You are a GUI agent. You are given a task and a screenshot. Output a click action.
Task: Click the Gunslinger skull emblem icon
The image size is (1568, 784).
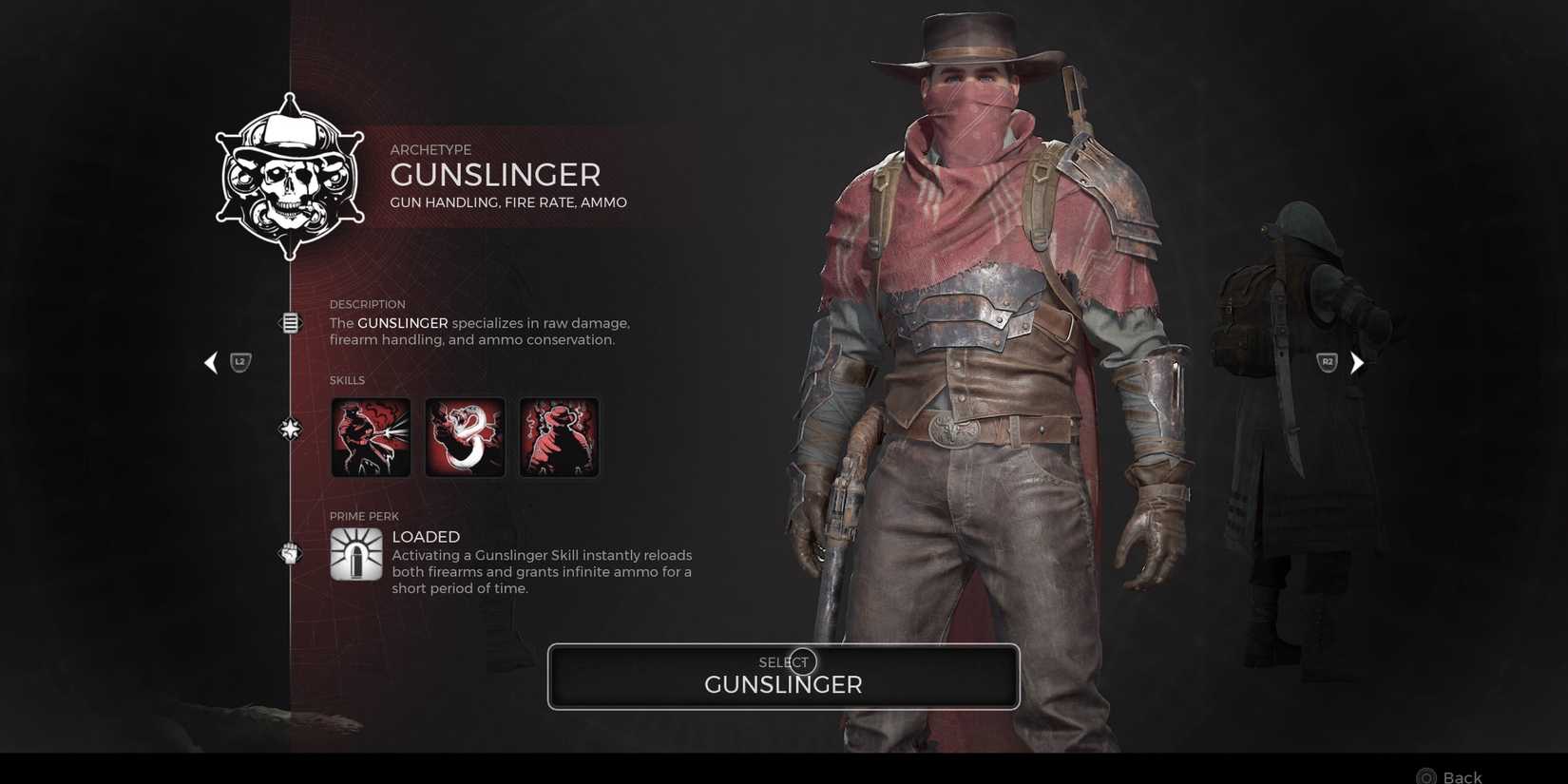pyautogui.click(x=289, y=175)
